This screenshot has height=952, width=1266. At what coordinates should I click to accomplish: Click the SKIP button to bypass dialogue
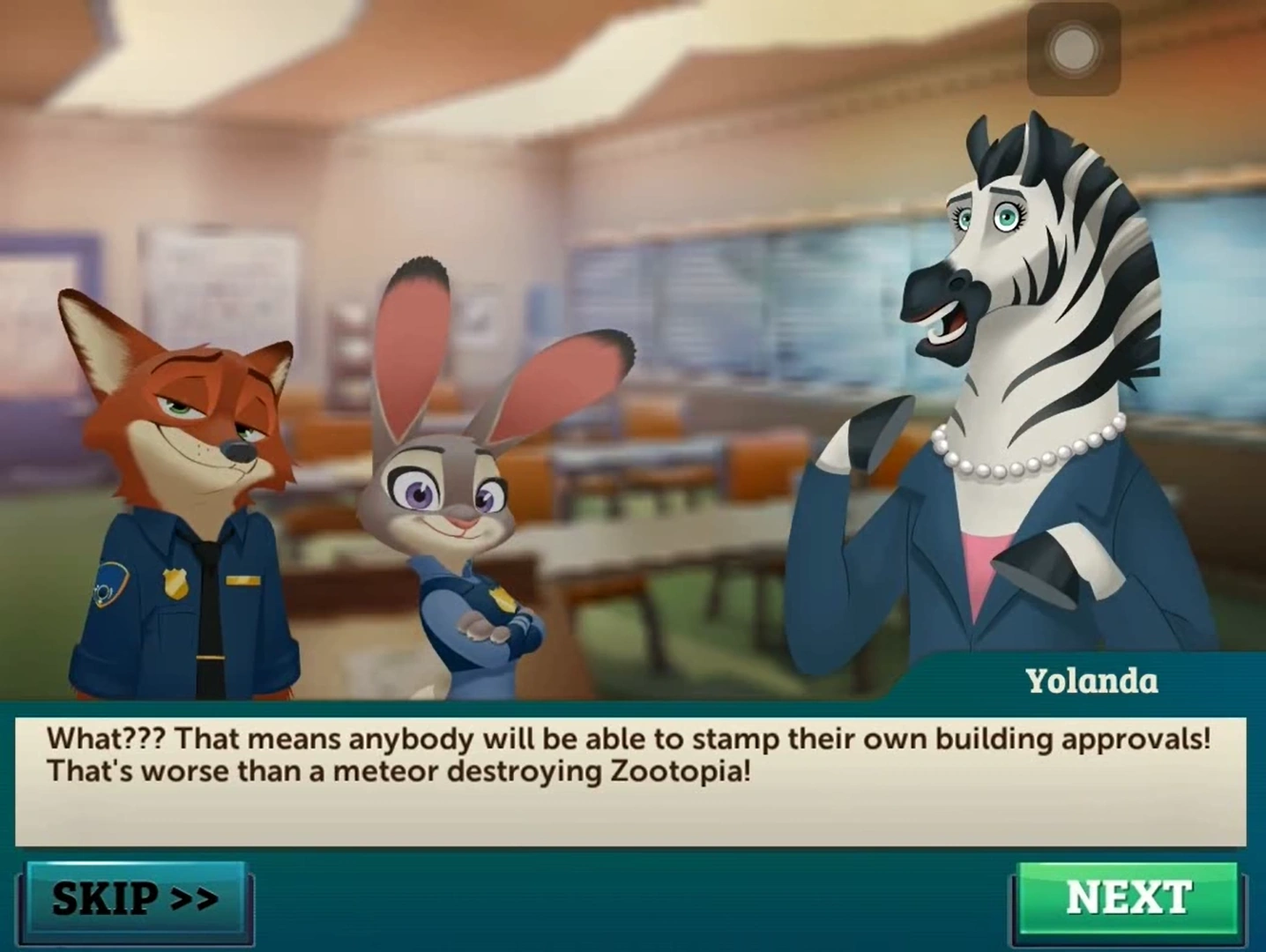click(136, 897)
